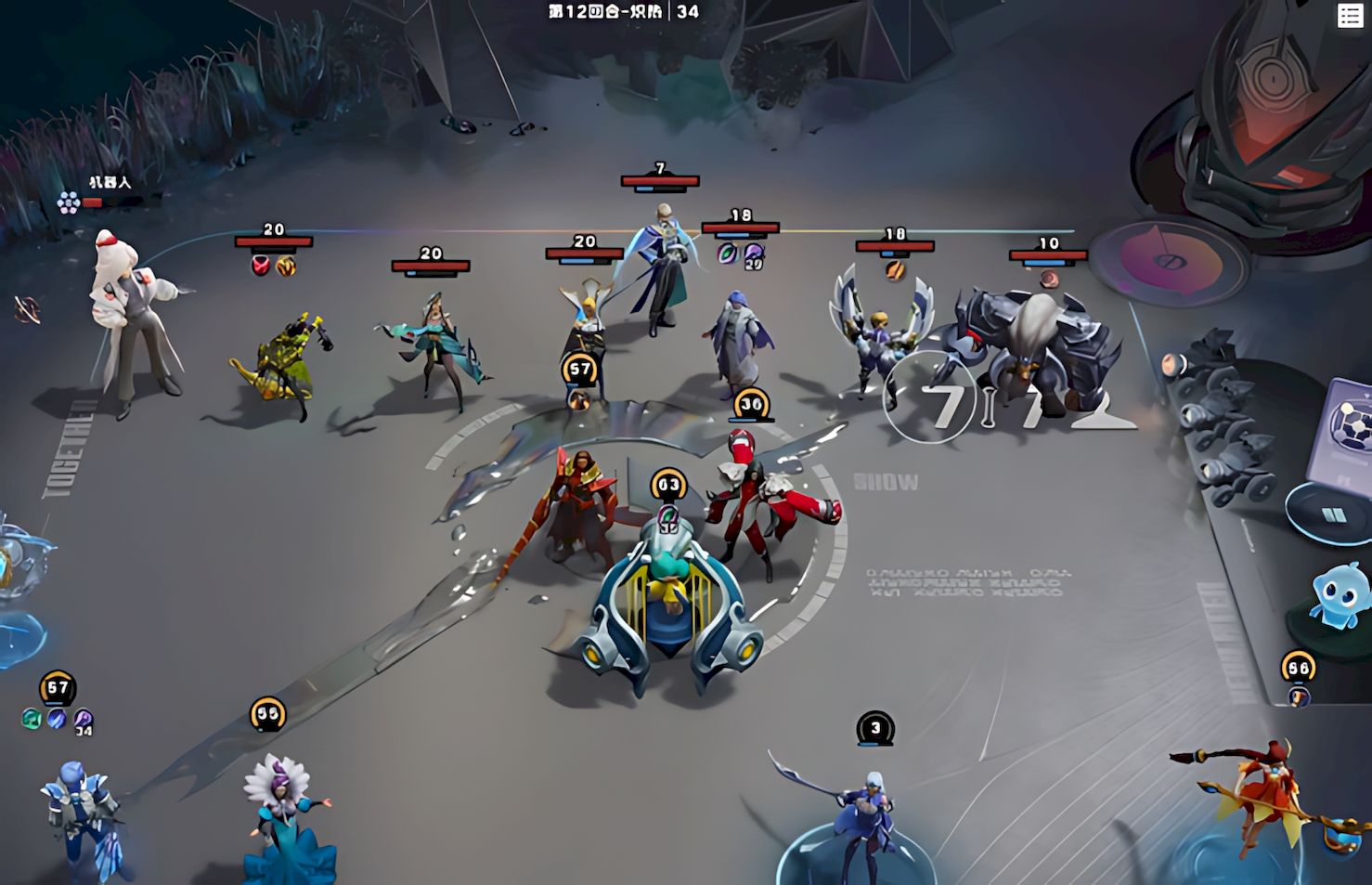1372x885 pixels.
Task: Open the list menu icon
Action: (1349, 15)
